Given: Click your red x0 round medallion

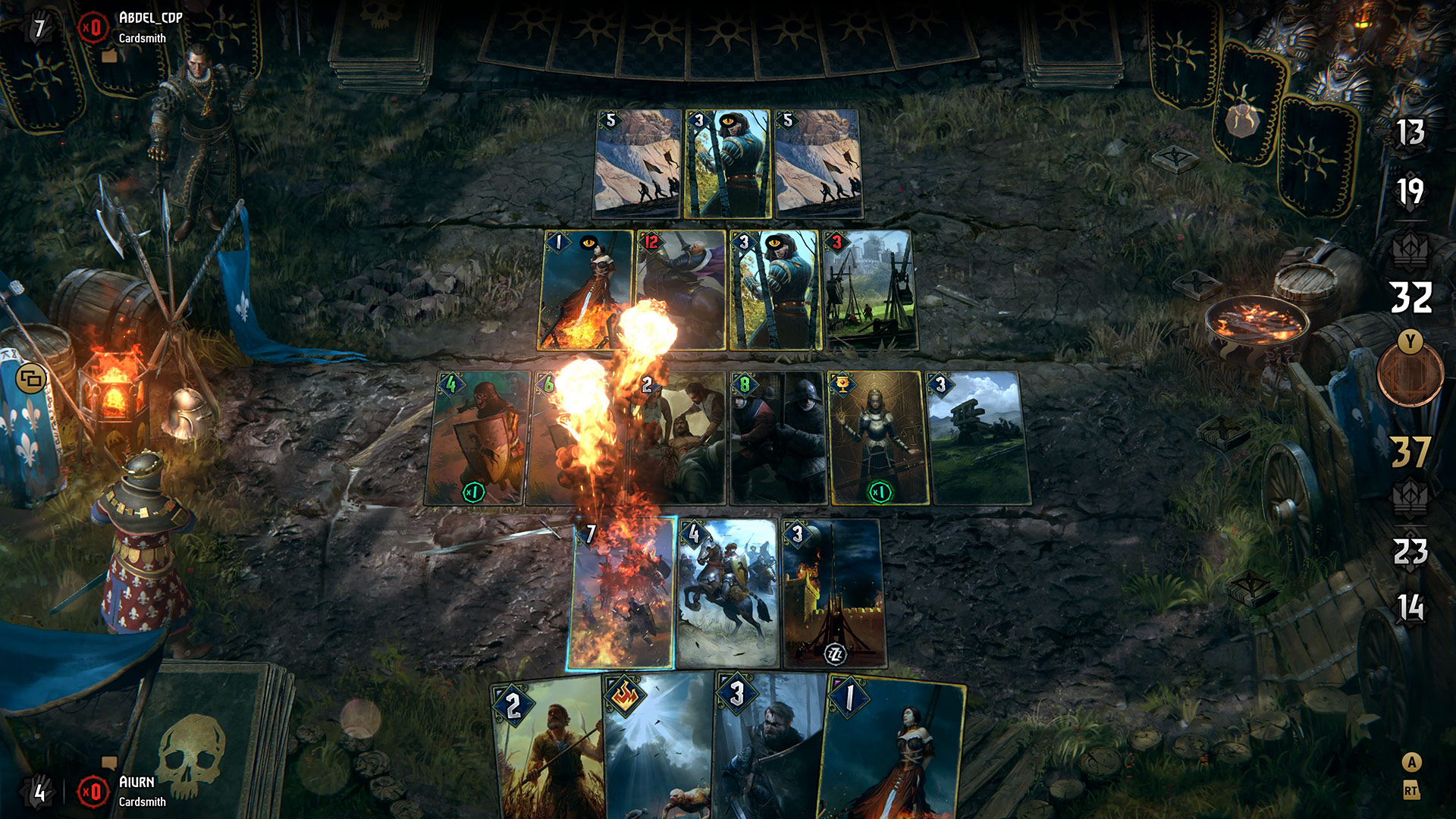Looking at the screenshot, I should [93, 793].
